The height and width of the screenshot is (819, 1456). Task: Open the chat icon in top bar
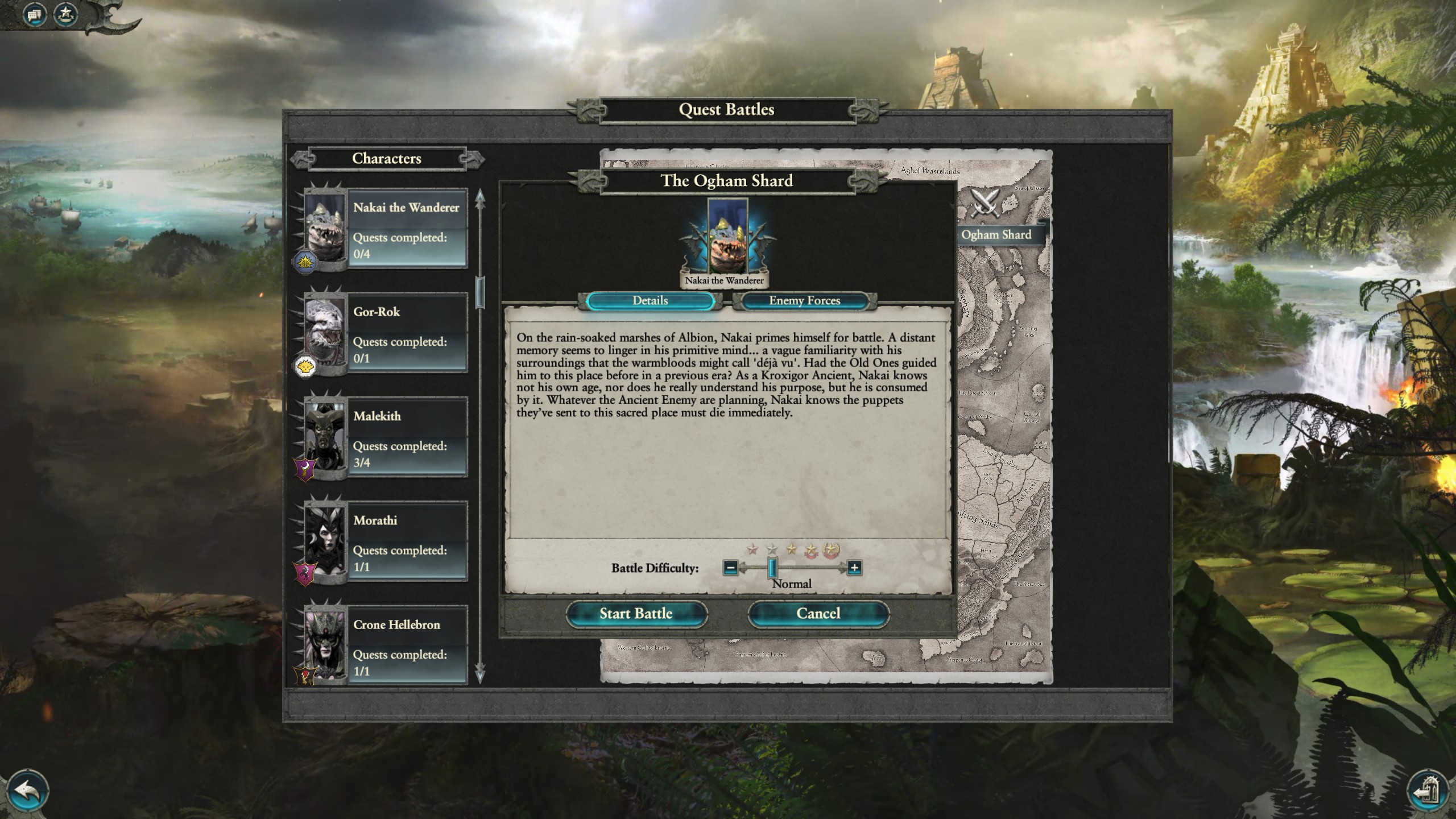click(x=34, y=14)
